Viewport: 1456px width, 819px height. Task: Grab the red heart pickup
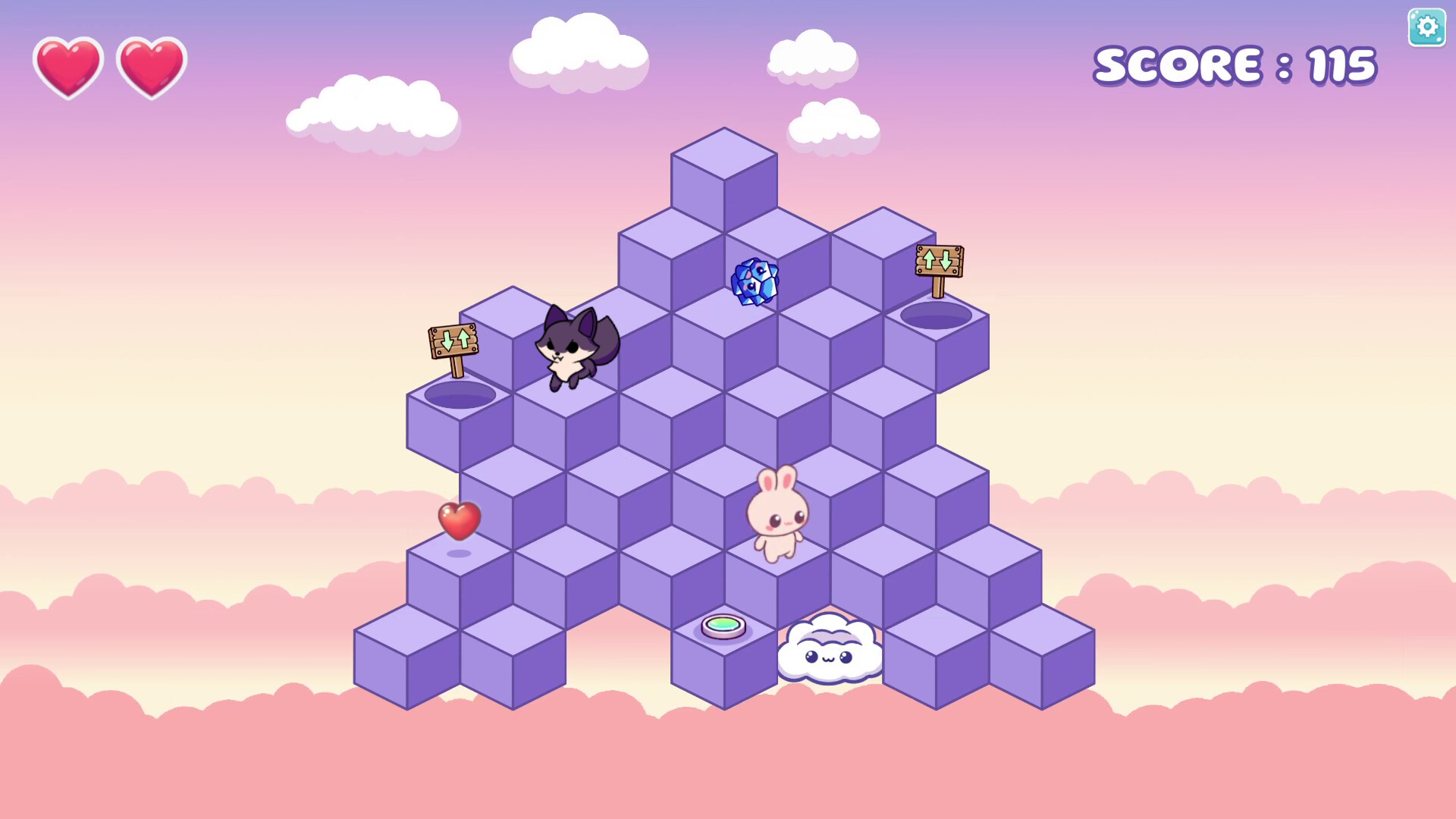459,522
